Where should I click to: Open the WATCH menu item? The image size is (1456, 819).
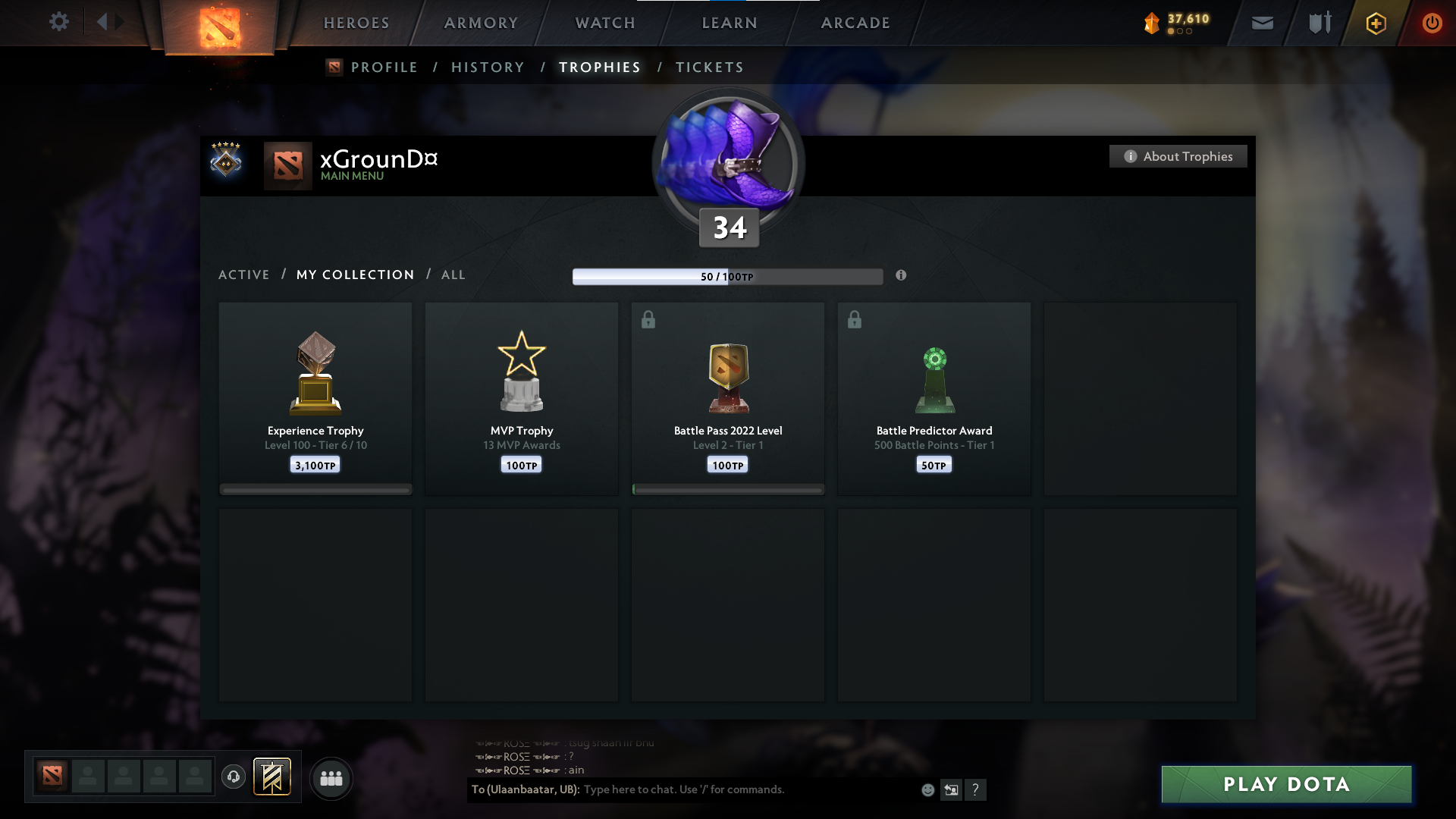pos(604,23)
